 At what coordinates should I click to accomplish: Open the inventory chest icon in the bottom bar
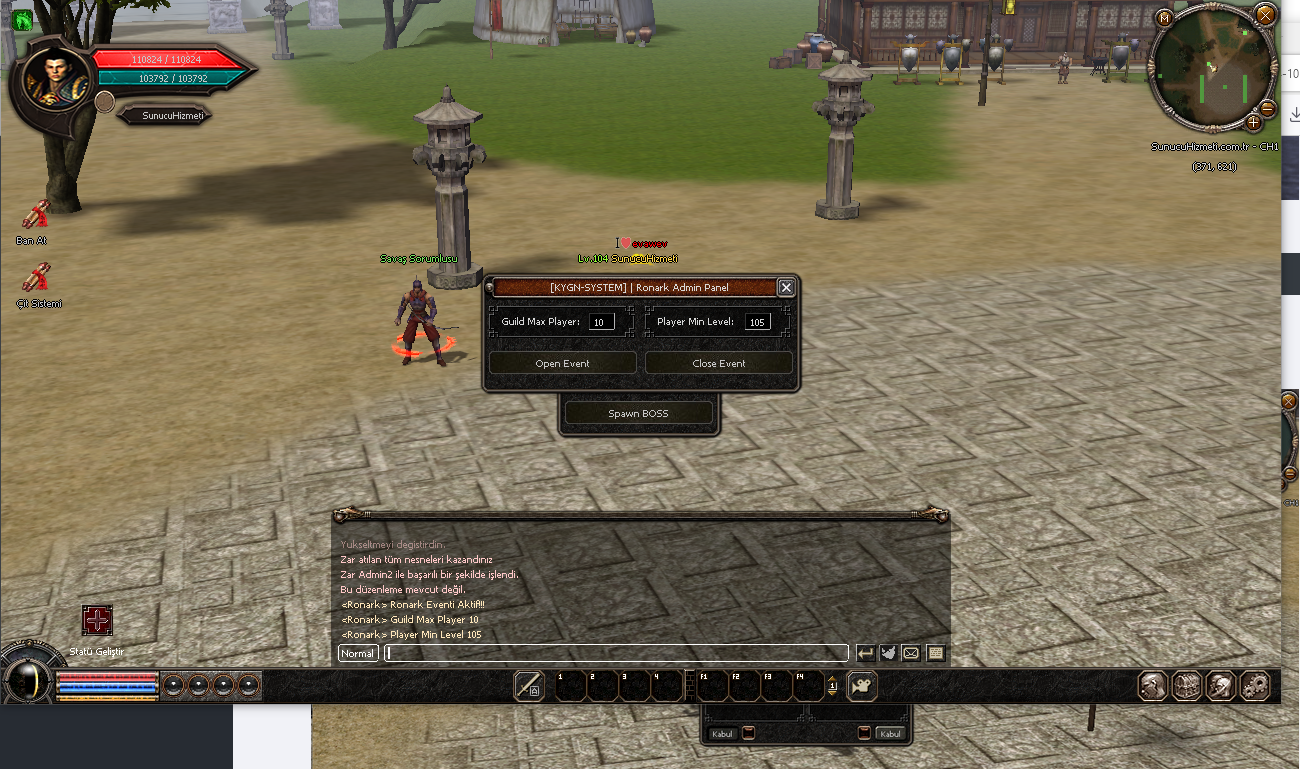click(1186, 686)
